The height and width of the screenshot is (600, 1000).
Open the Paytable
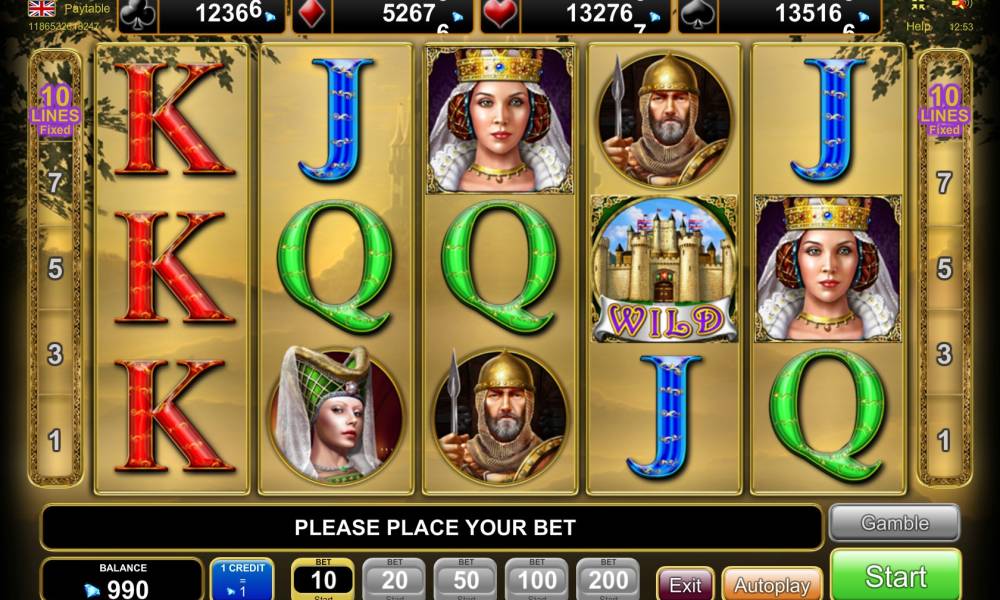pos(87,8)
